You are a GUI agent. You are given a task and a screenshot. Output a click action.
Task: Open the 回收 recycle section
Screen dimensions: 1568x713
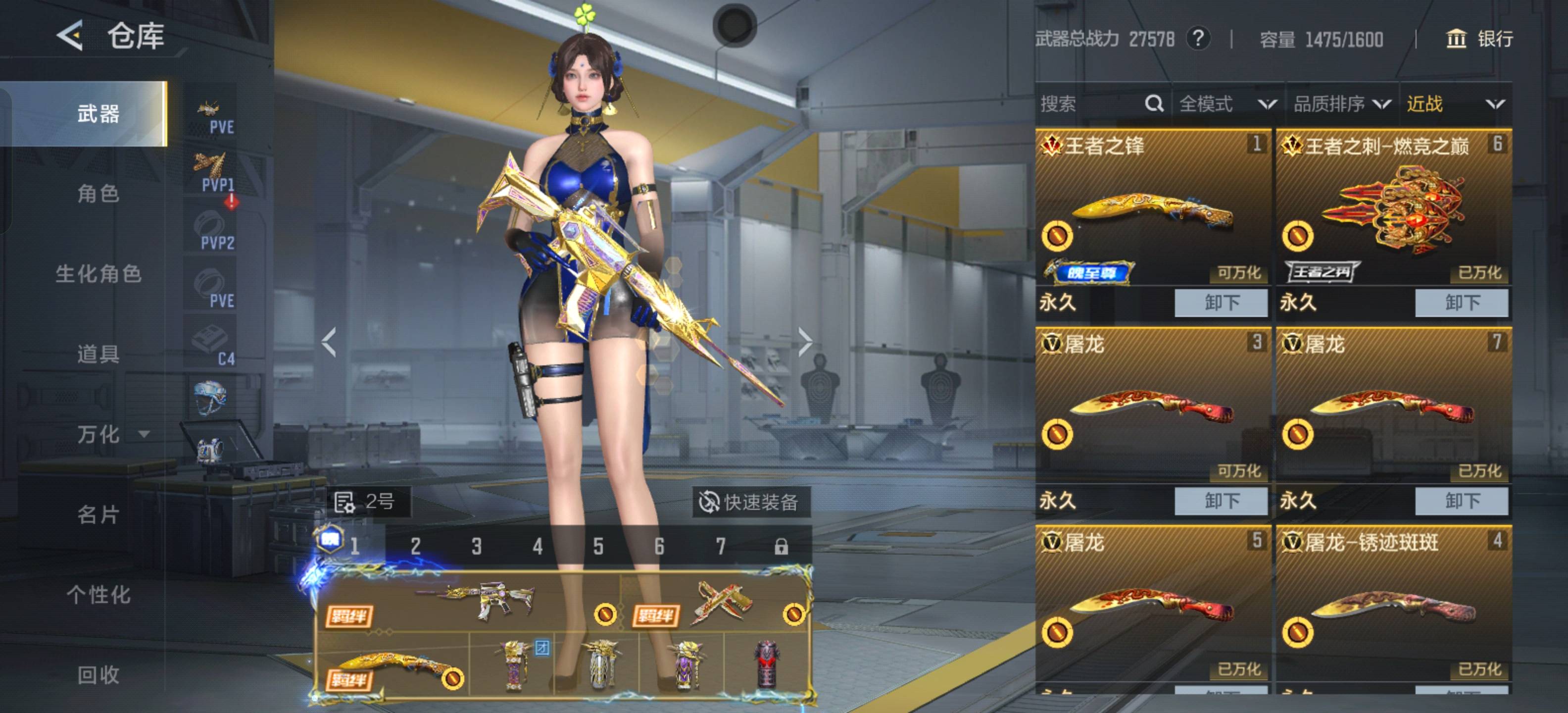tap(98, 675)
